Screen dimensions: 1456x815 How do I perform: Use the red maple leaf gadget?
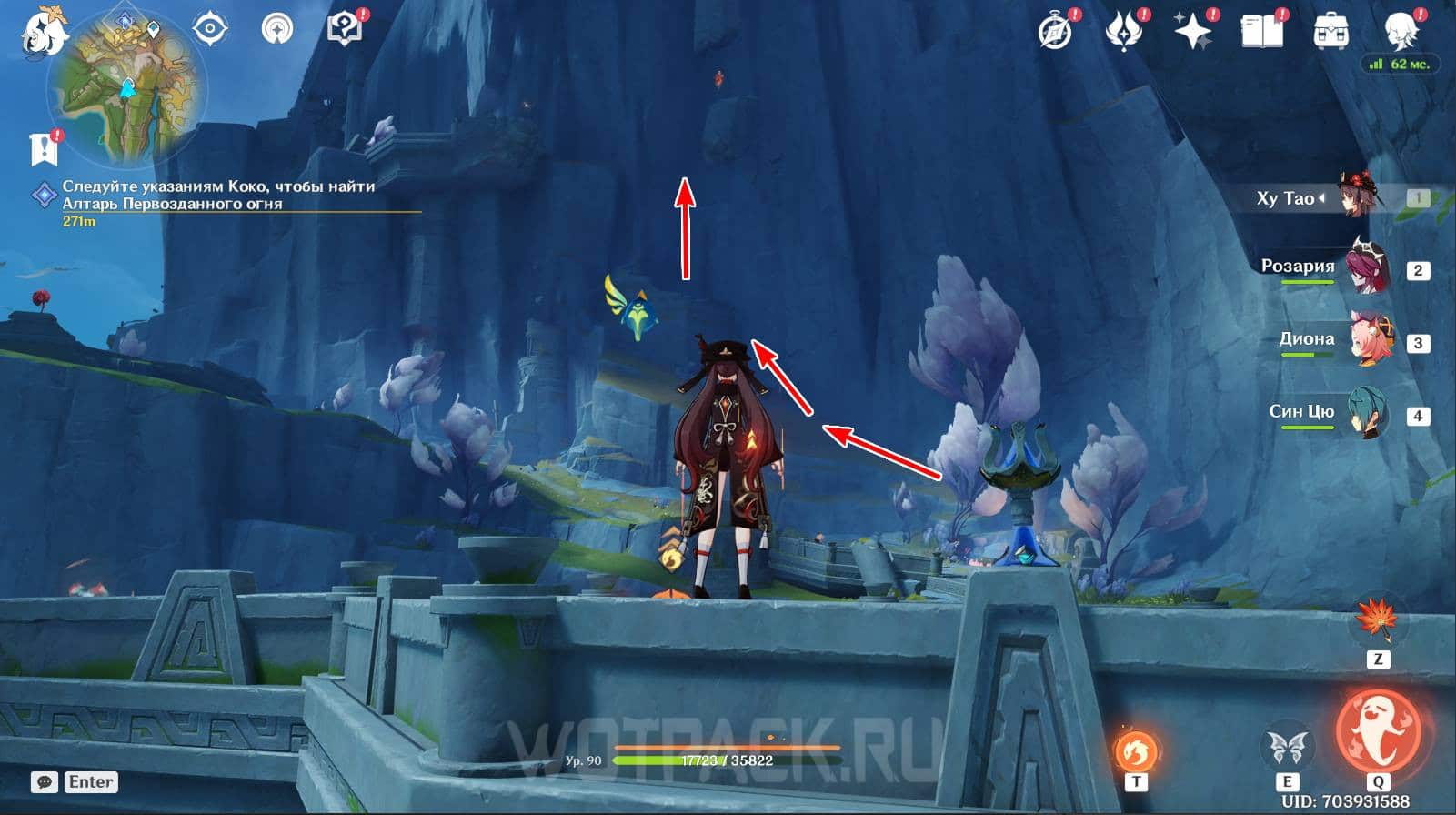1377,619
